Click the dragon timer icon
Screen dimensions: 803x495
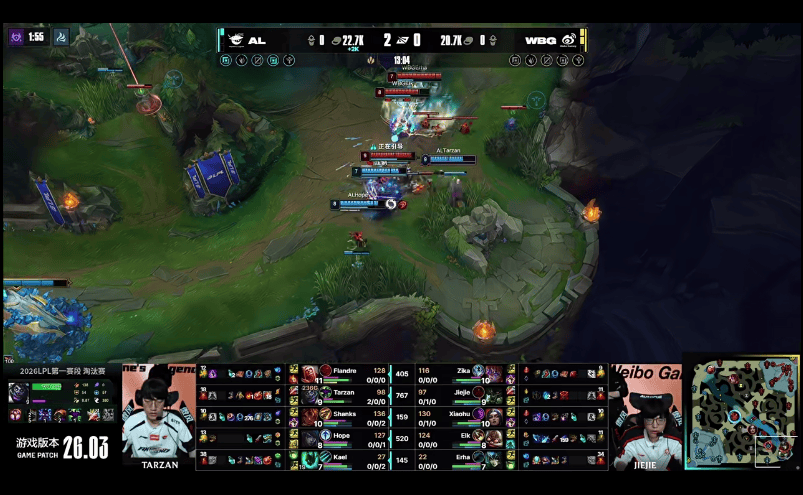coord(61,37)
